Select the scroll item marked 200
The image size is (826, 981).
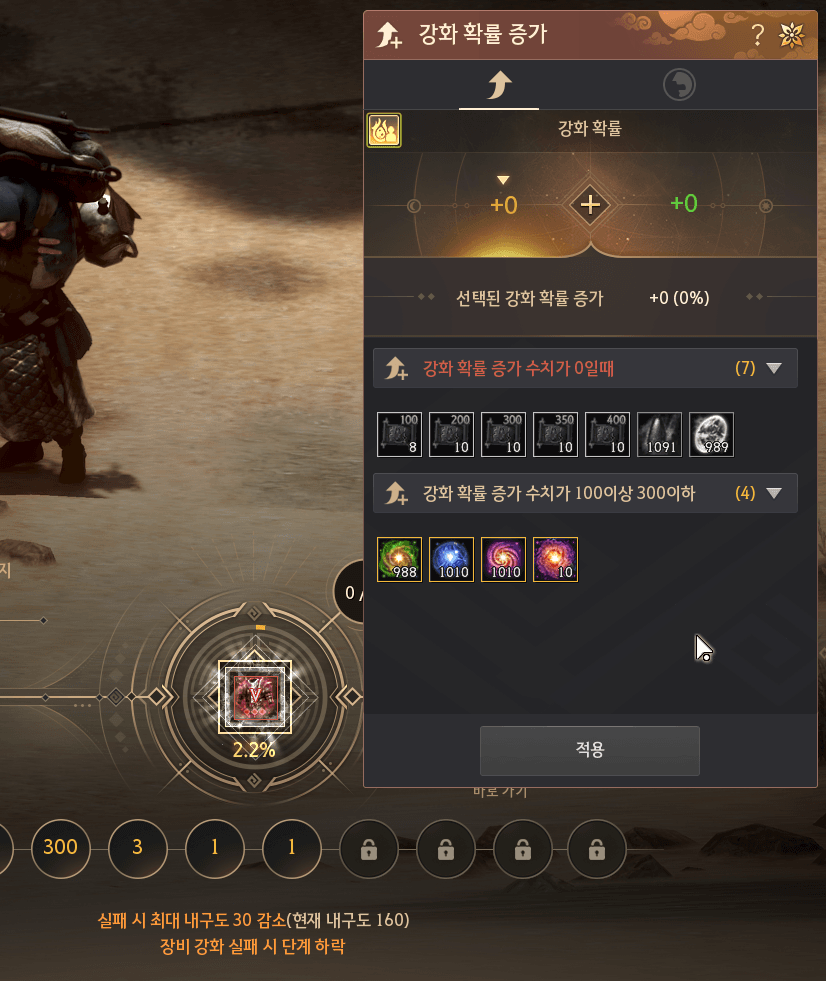[451, 434]
